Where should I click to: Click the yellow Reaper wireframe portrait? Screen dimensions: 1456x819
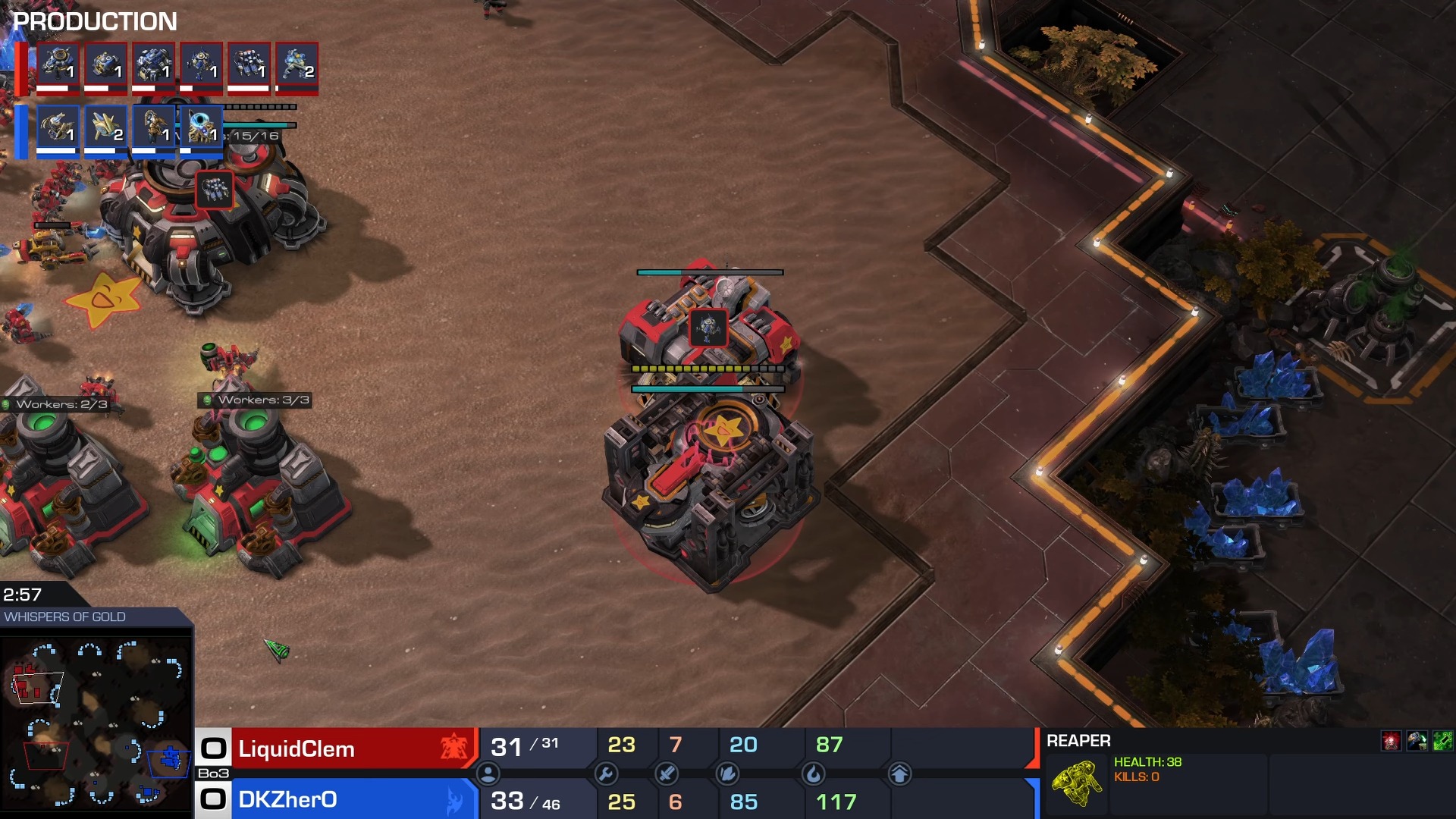coord(1076,783)
